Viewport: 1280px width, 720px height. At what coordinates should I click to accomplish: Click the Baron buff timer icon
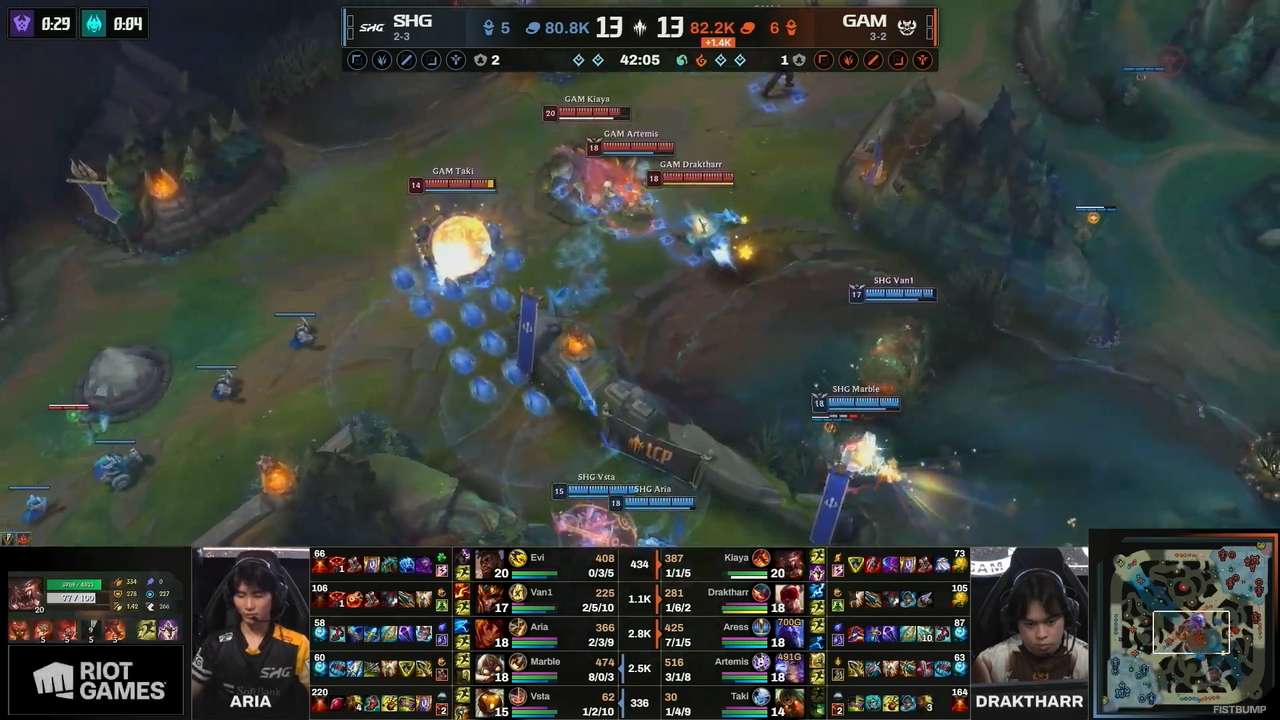[x=21, y=23]
